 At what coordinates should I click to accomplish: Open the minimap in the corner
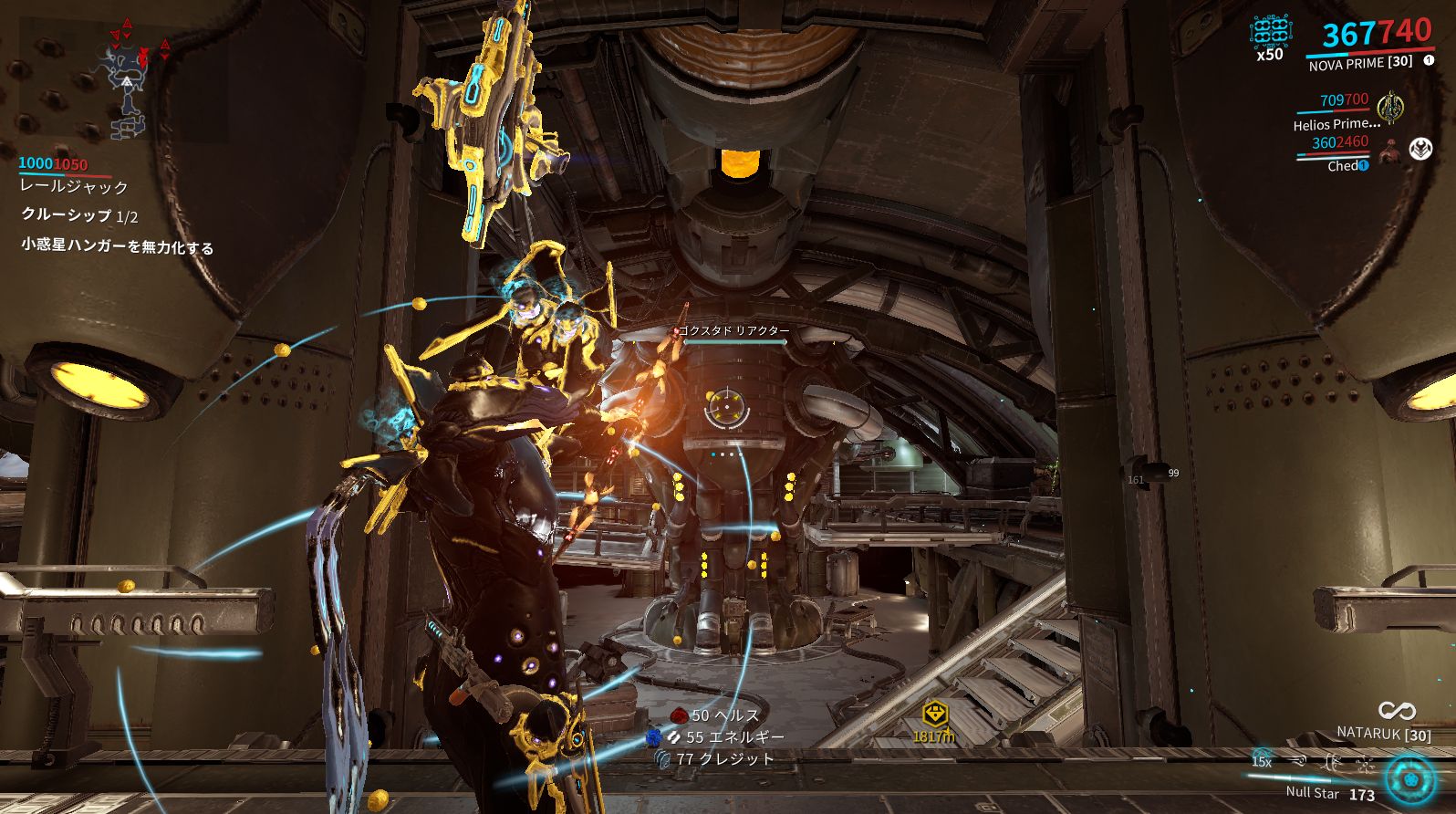pos(123,79)
